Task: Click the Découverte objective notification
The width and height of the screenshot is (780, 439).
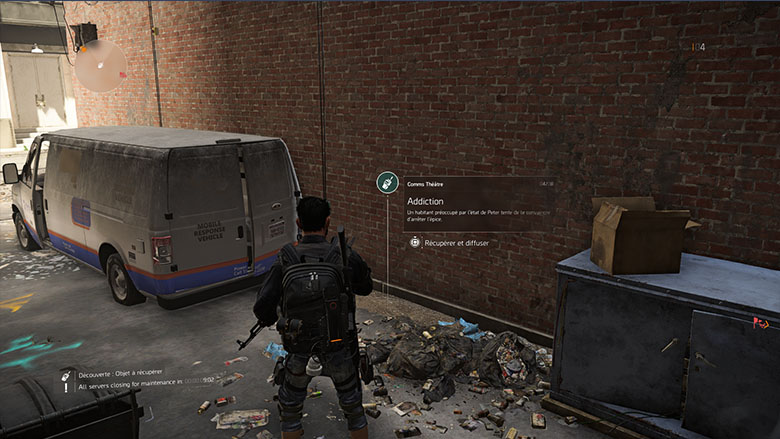Action: (x=120, y=371)
